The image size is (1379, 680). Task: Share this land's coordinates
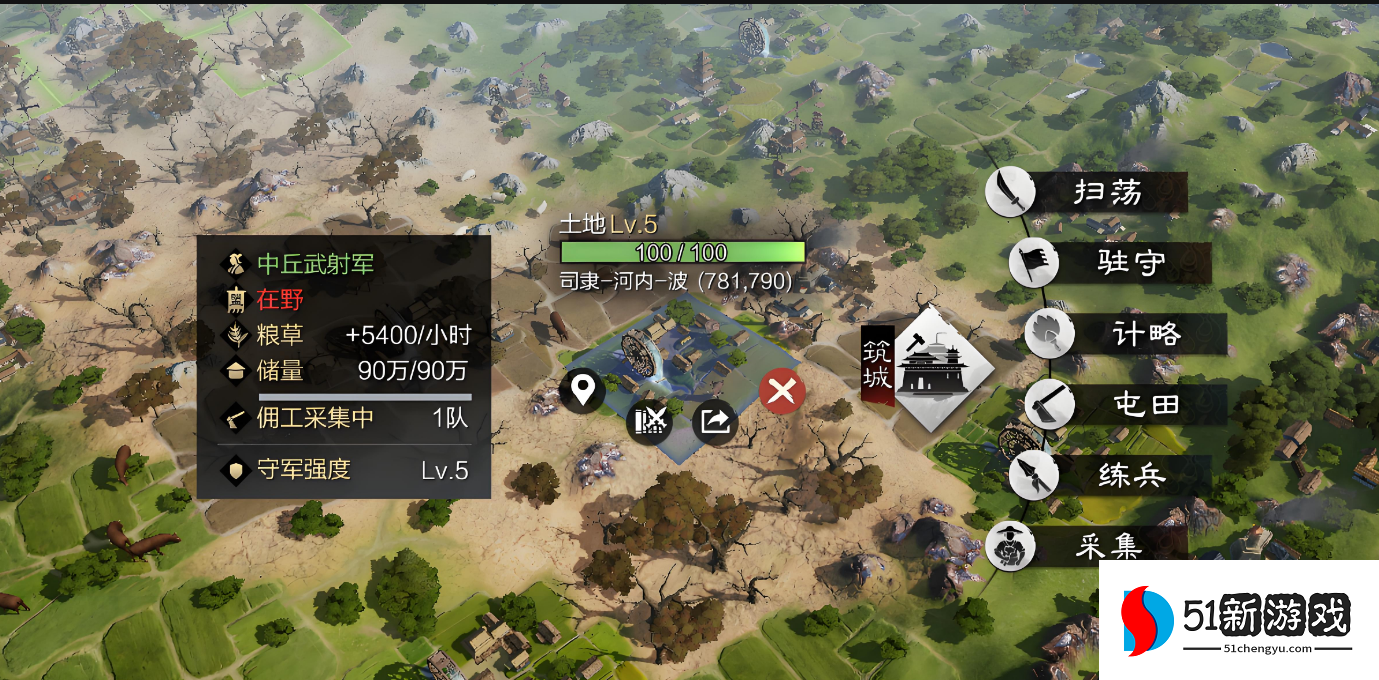point(715,422)
